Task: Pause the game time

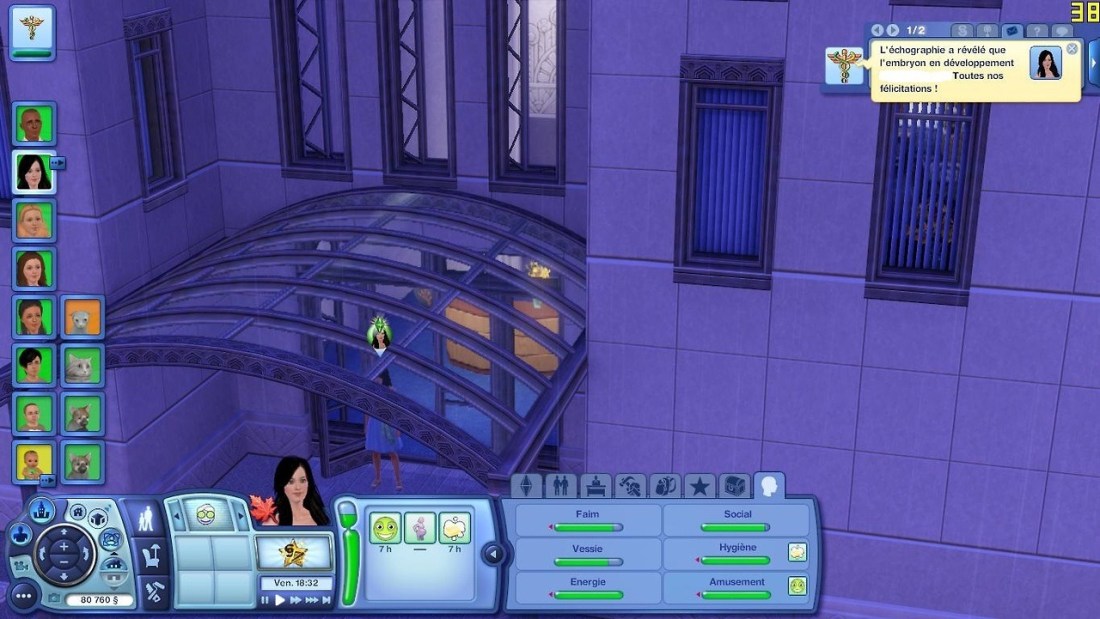Action: [x=266, y=600]
